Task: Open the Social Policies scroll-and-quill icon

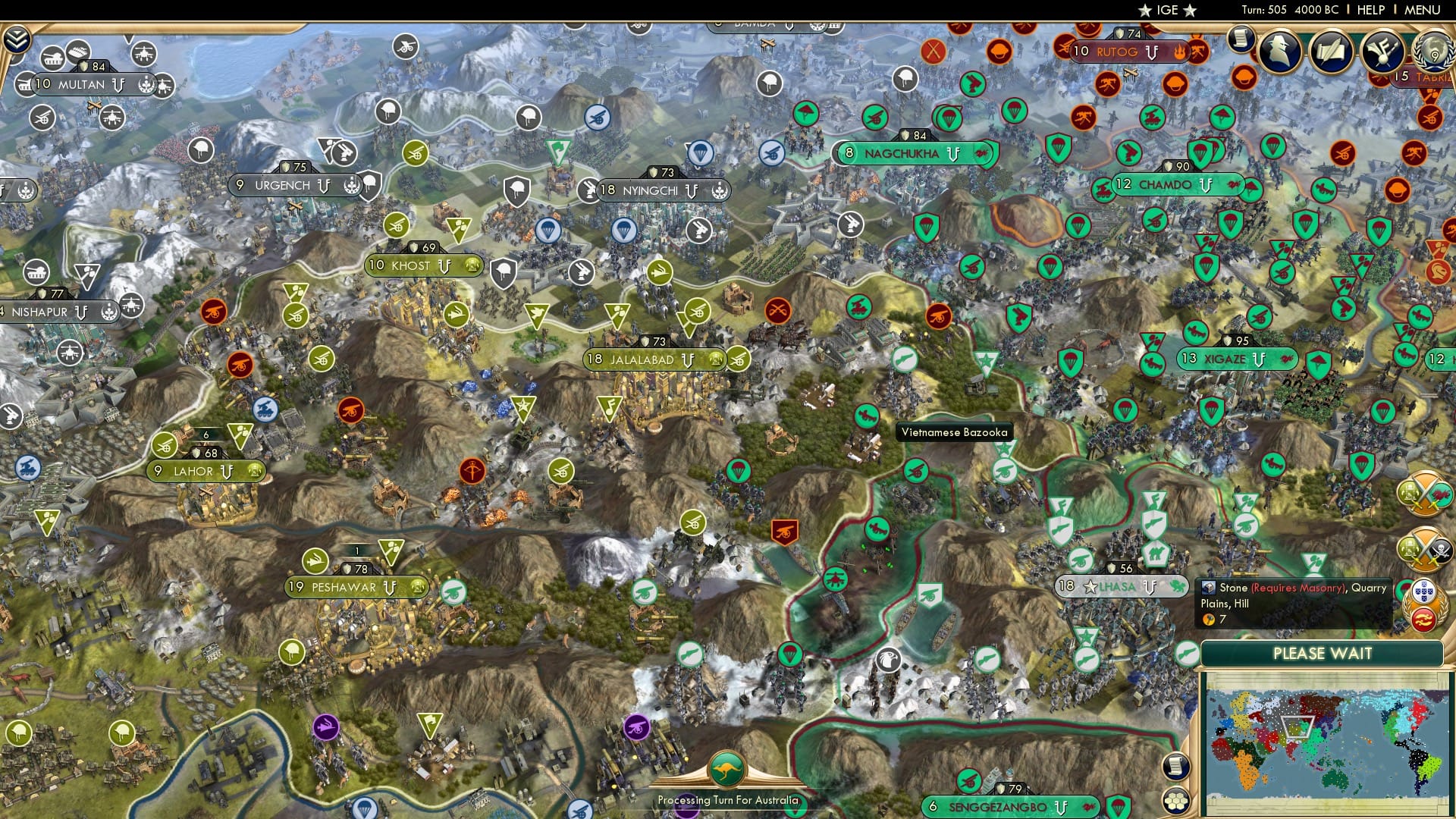Action: (1330, 49)
